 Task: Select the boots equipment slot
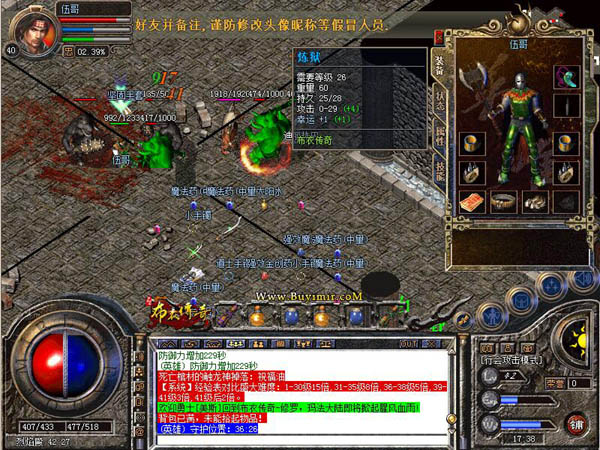(x=536, y=201)
